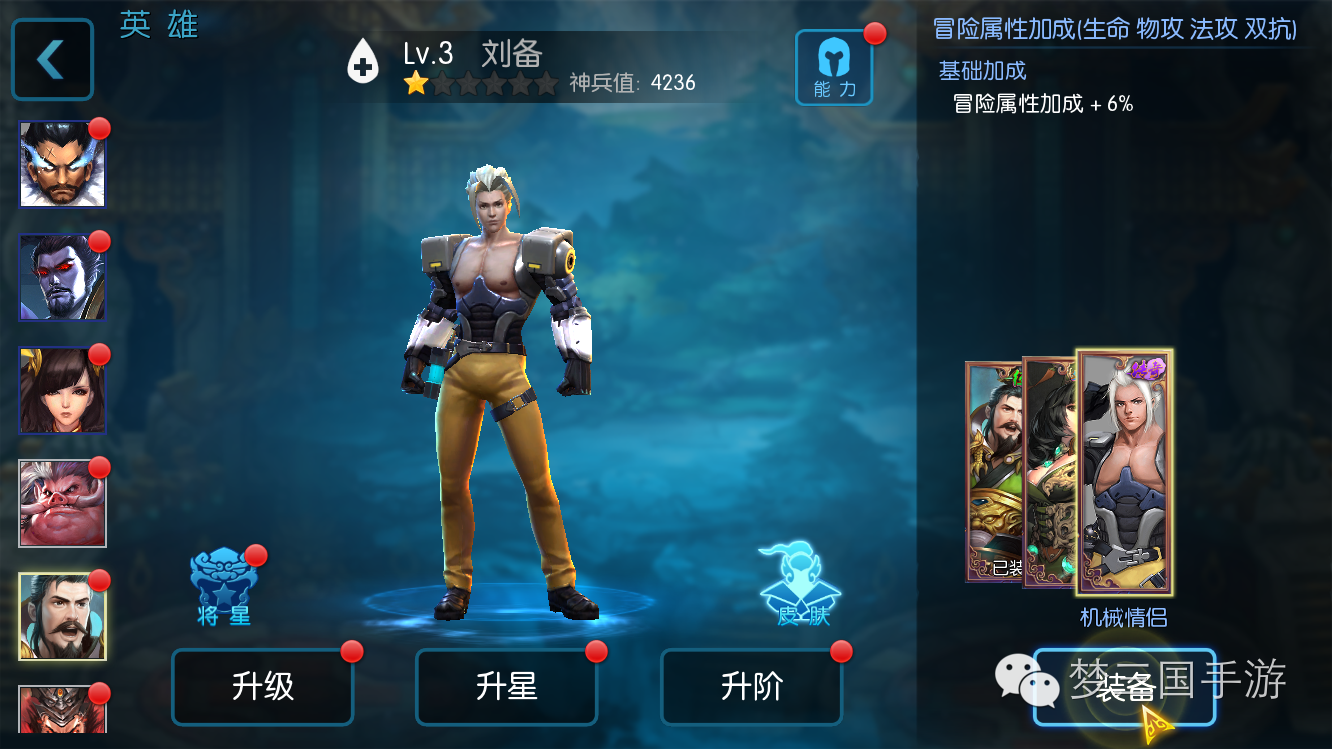Open the 冒险属性加成 panel header
This screenshot has height=749, width=1332.
[1115, 27]
